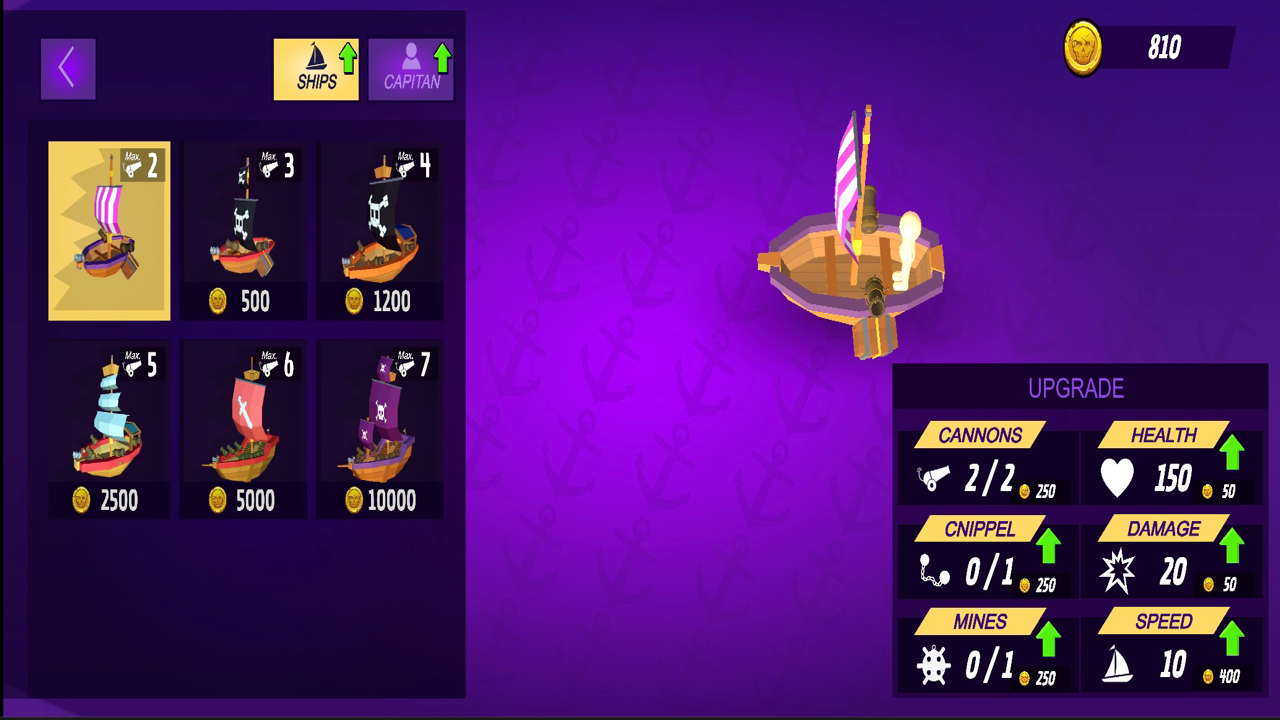
Task: Select the mine icon in MINES upgrade
Action: pyautogui.click(x=933, y=665)
